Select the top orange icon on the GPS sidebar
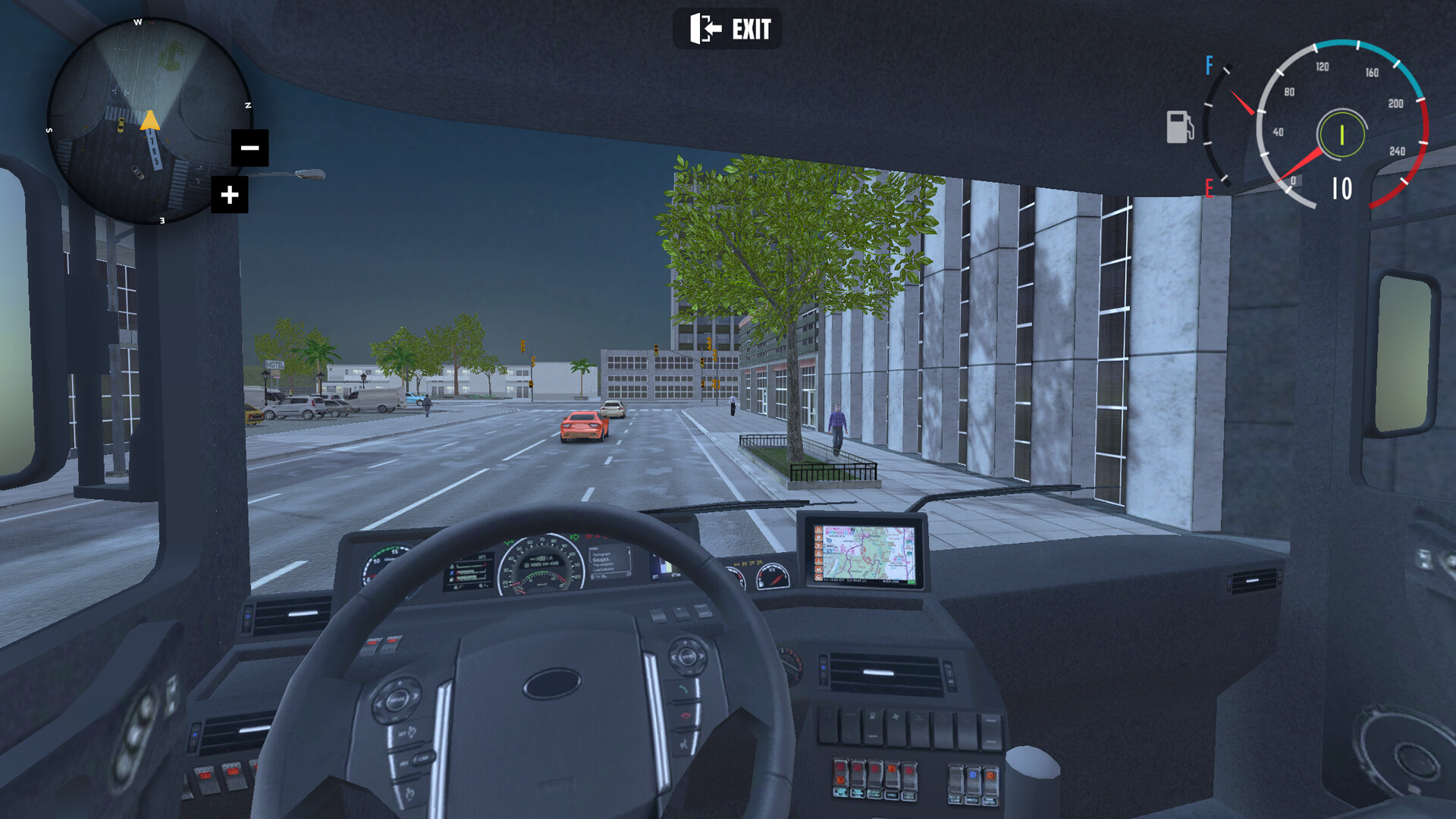Viewport: 1456px width, 819px height. pyautogui.click(x=818, y=530)
